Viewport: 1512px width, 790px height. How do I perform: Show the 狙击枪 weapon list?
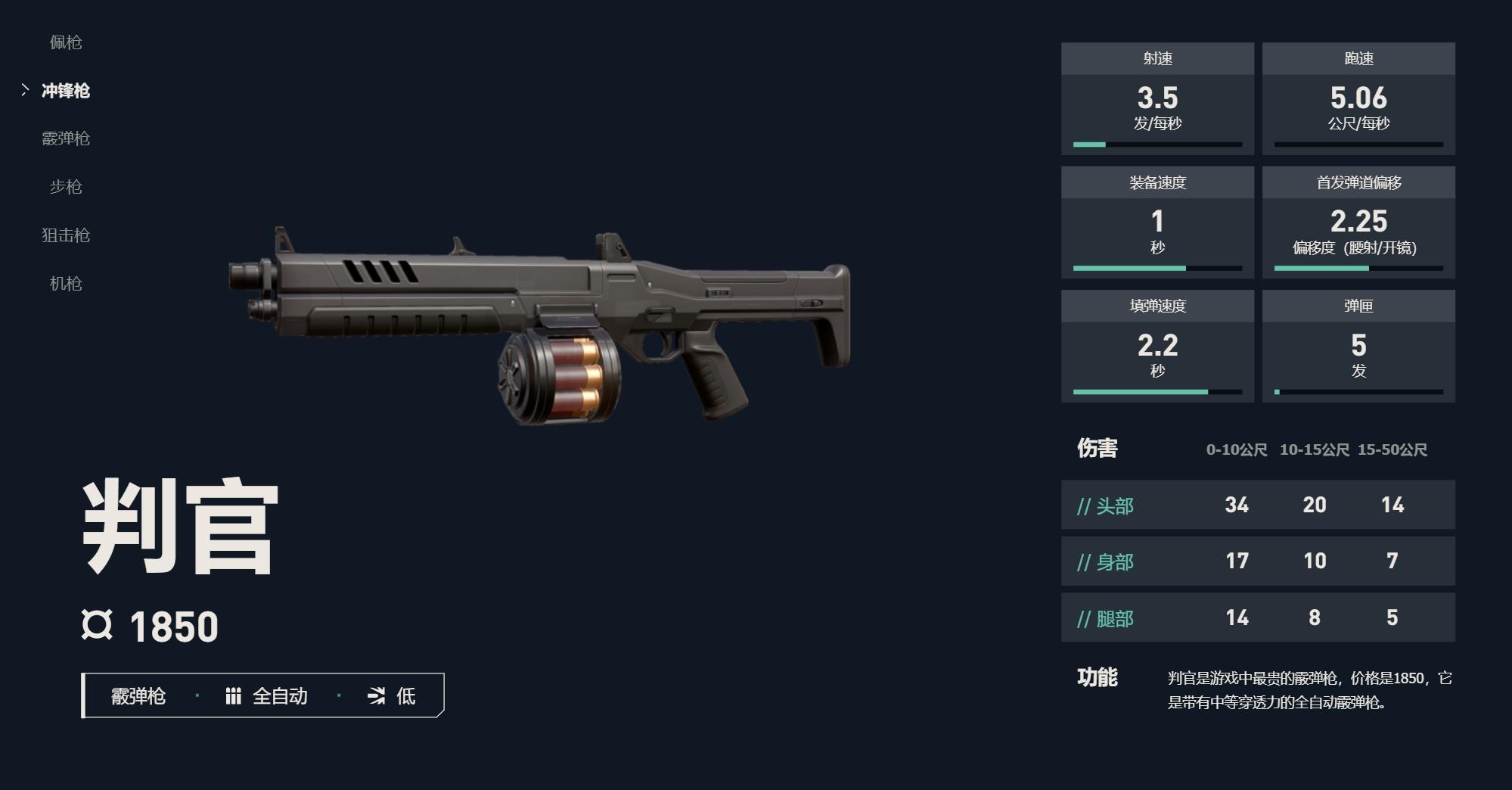tap(66, 235)
